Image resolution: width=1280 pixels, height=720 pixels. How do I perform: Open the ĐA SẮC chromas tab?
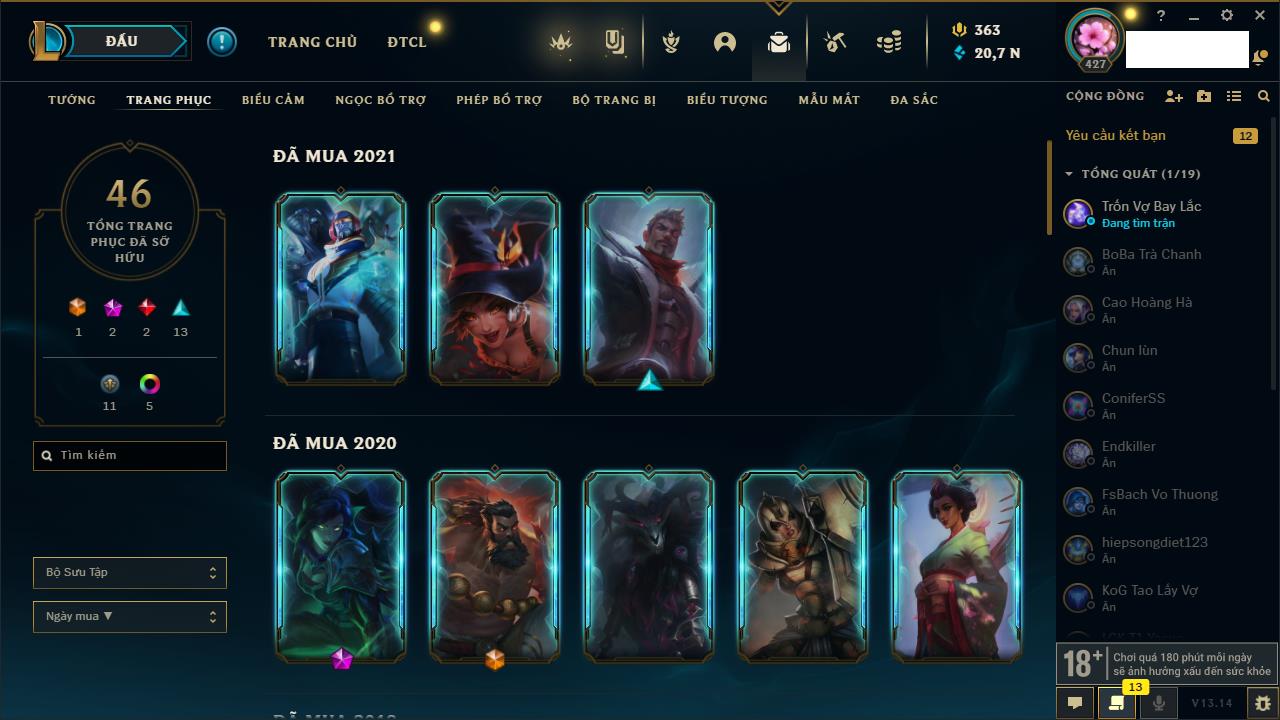[x=914, y=100]
